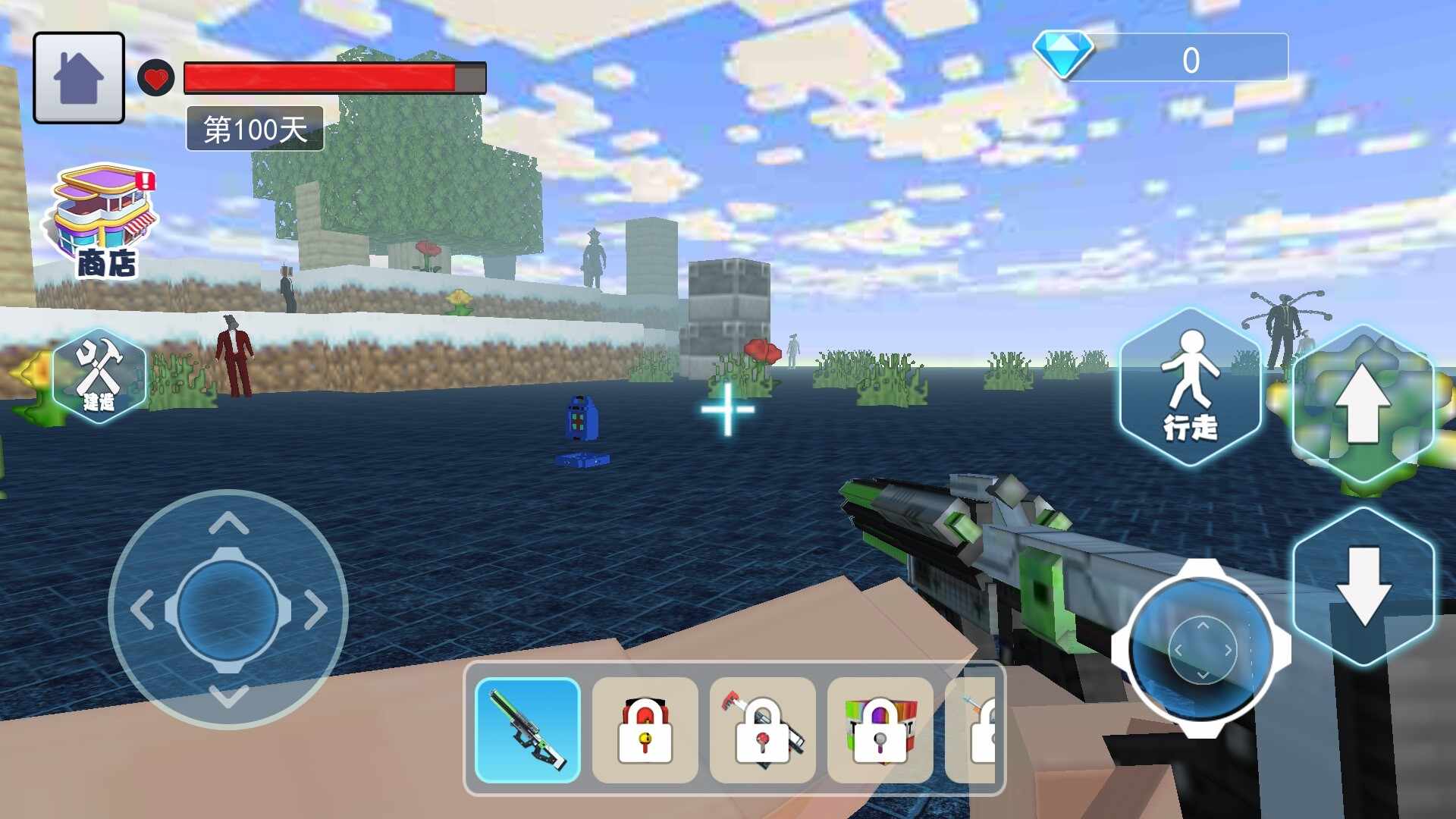Tap the movement joystick's left arrow
1456x819 pixels.
point(141,610)
